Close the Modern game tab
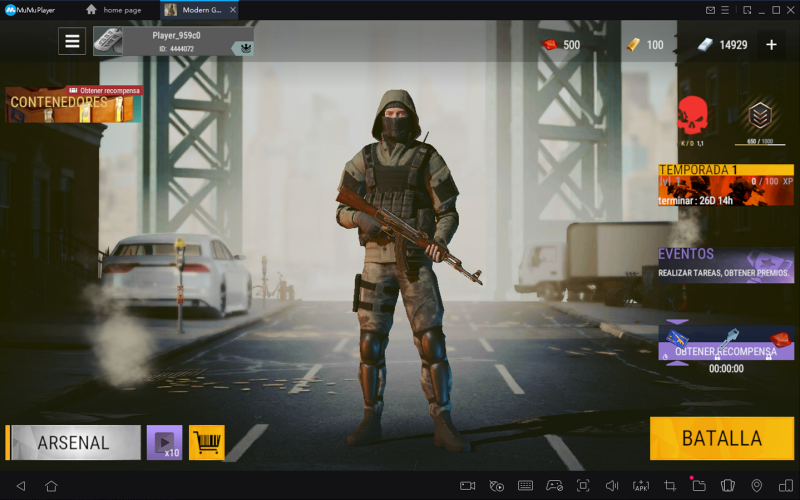This screenshot has width=800, height=500. click(233, 10)
